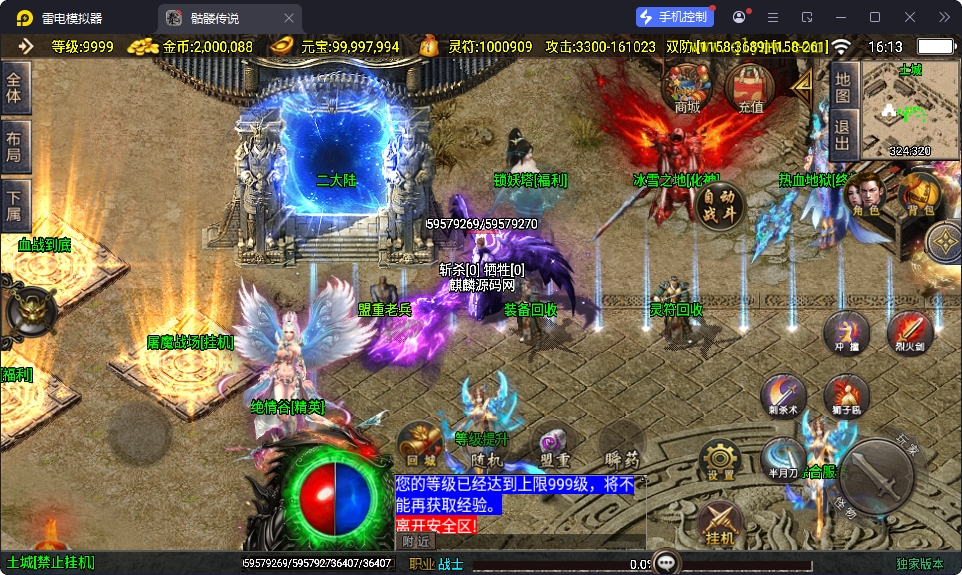
Task: Start 挂机 idle mode with crossed swords
Action: pyautogui.click(x=720, y=523)
